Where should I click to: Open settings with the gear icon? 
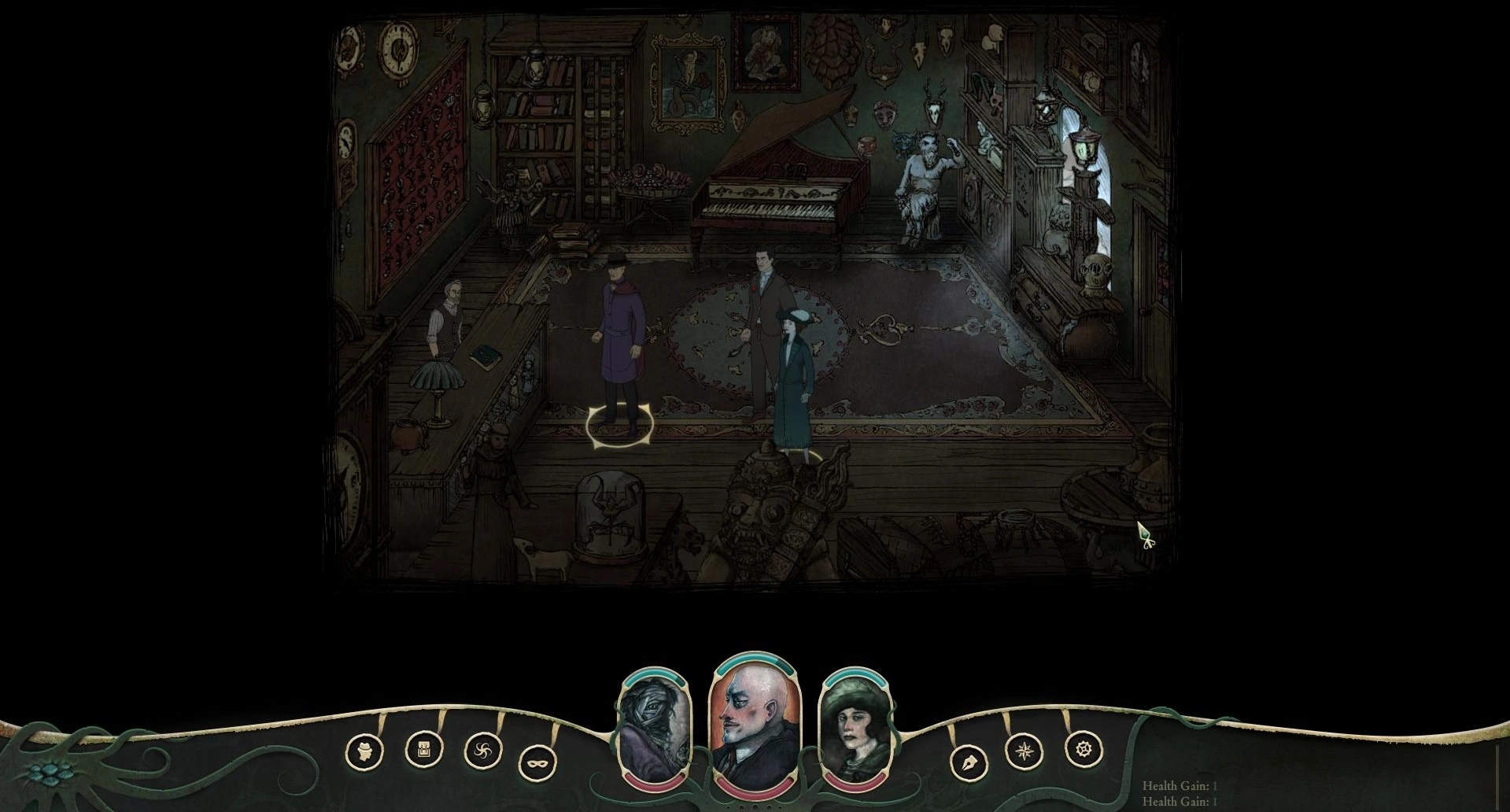[1084, 749]
